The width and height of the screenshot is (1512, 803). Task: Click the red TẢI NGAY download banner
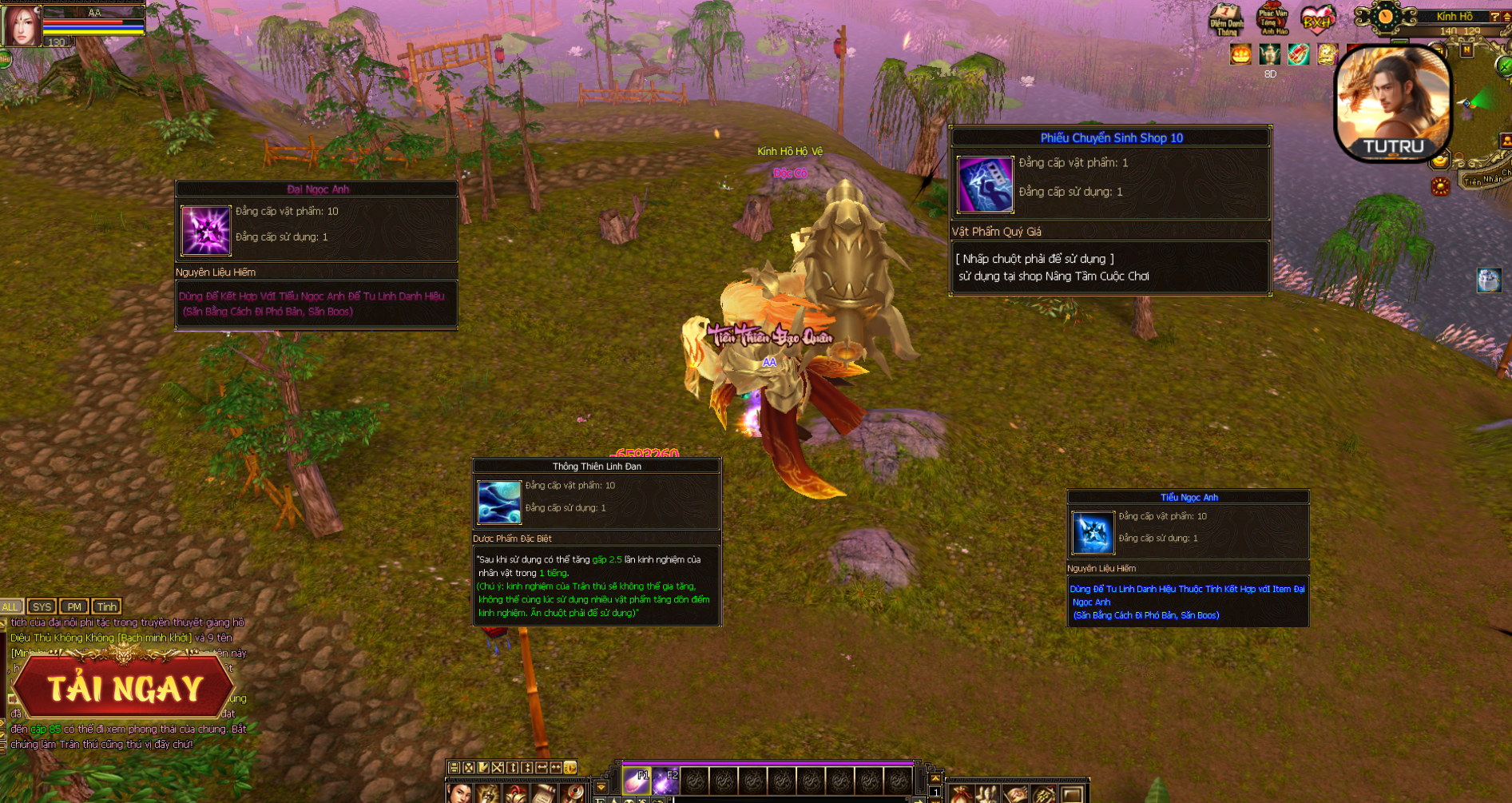coord(124,687)
